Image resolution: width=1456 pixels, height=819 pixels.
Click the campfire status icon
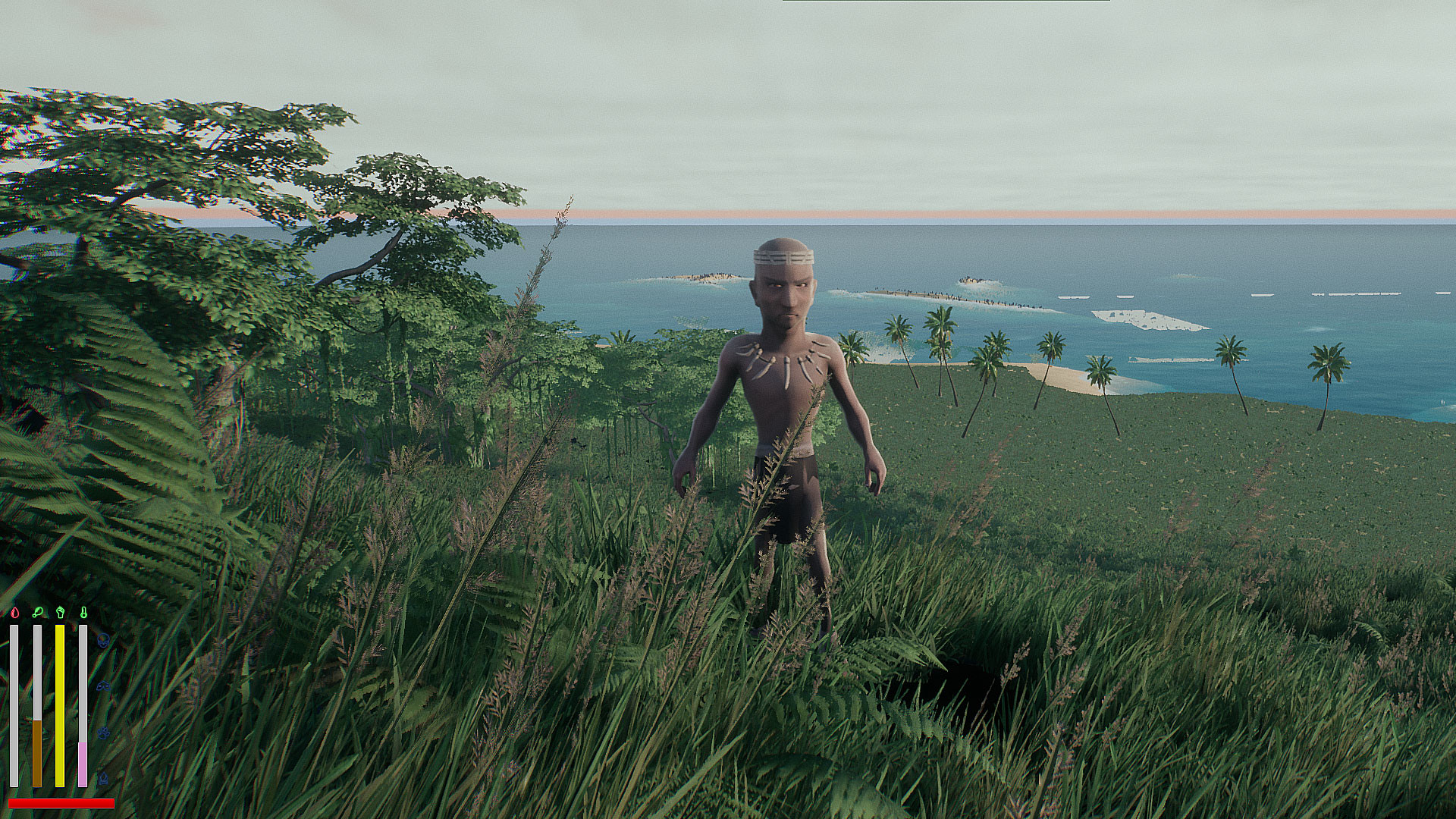click(x=103, y=779)
